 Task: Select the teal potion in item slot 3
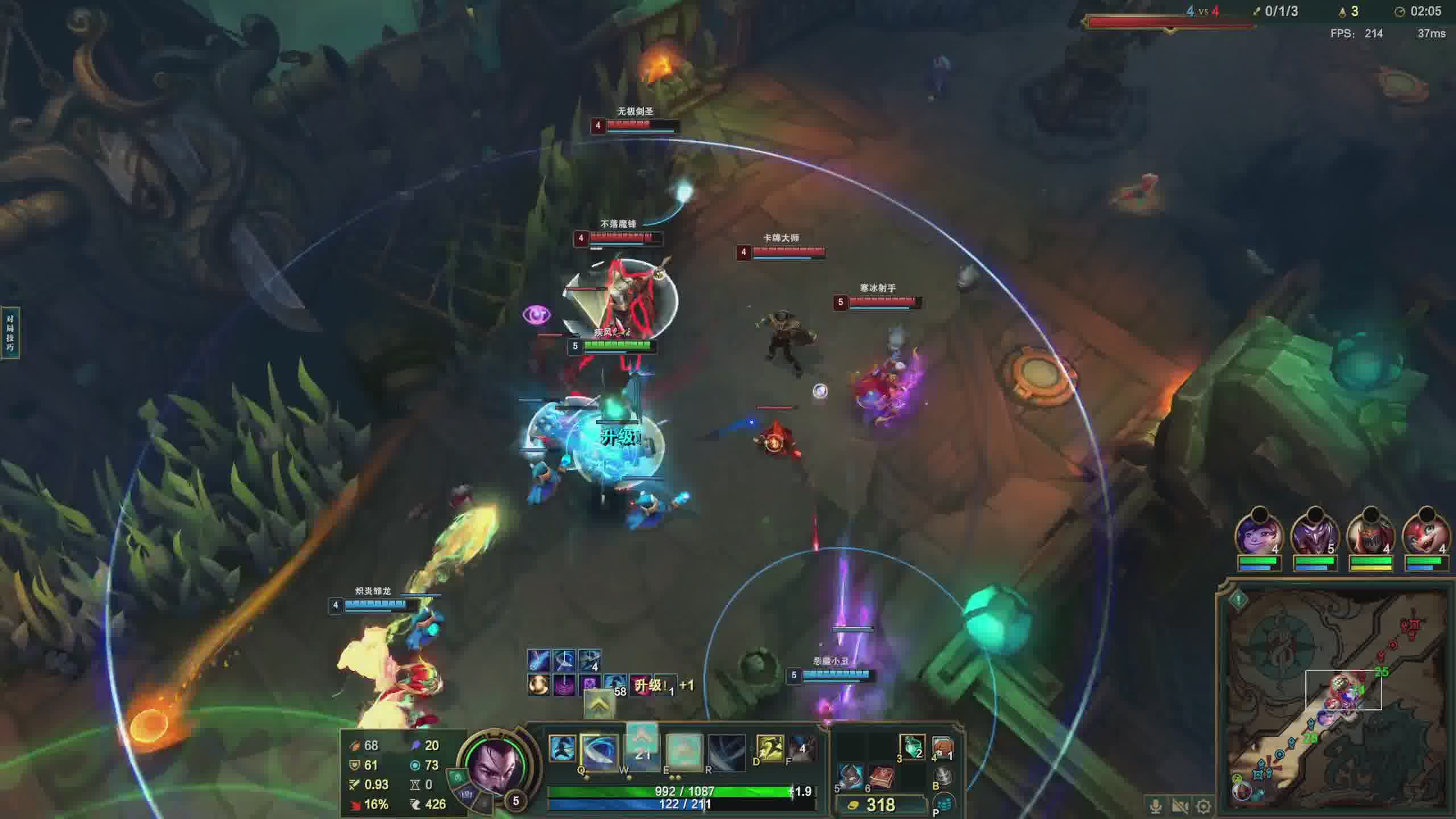coord(912,746)
